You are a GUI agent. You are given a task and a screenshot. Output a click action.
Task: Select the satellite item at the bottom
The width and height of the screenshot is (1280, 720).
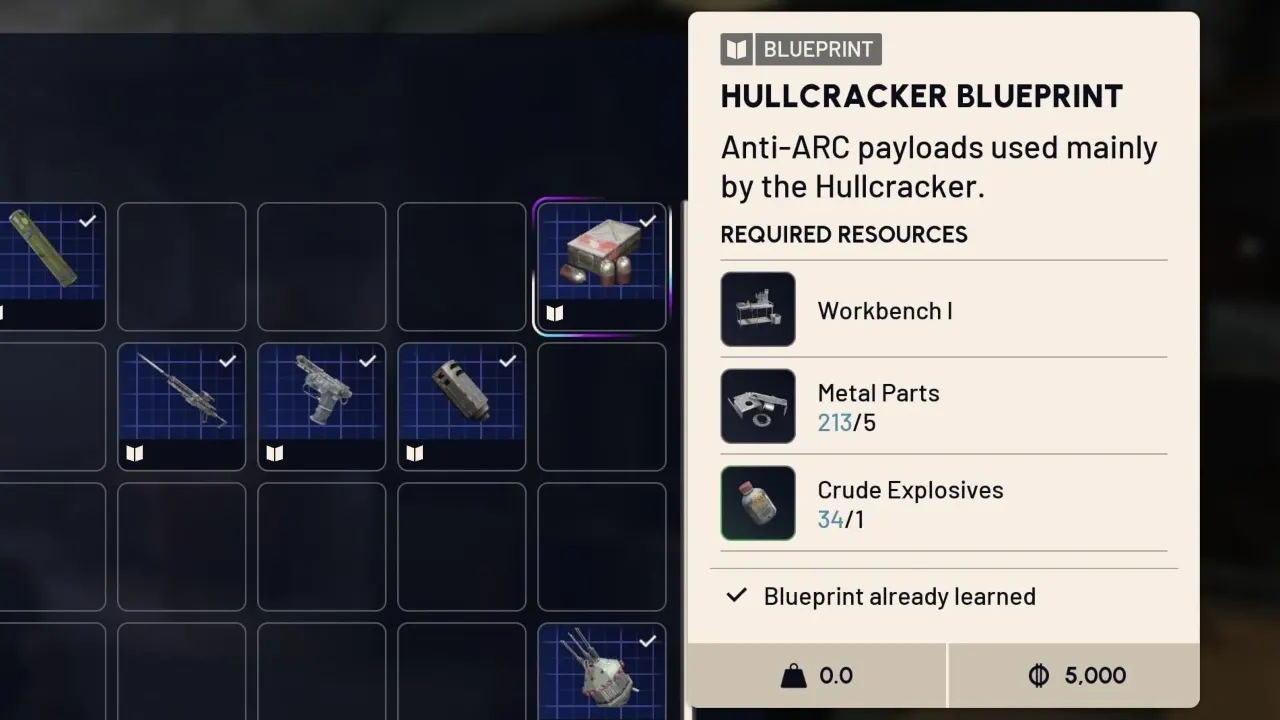coord(601,672)
